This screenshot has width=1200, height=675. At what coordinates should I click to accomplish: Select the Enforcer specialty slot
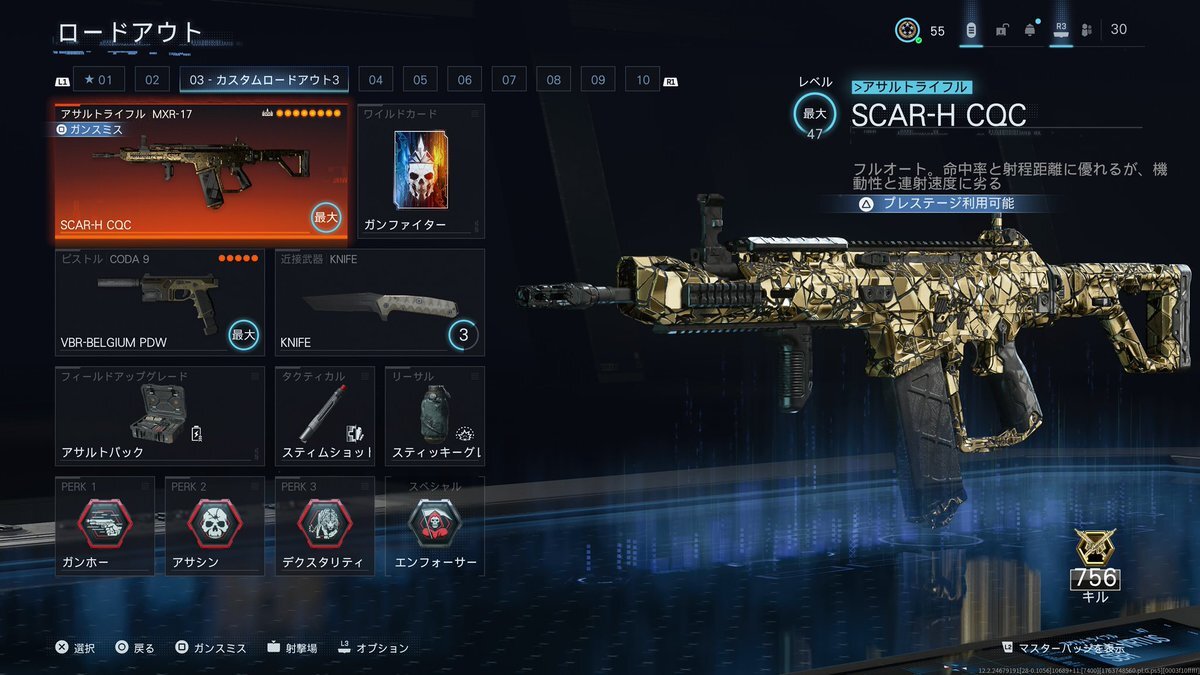(x=434, y=526)
